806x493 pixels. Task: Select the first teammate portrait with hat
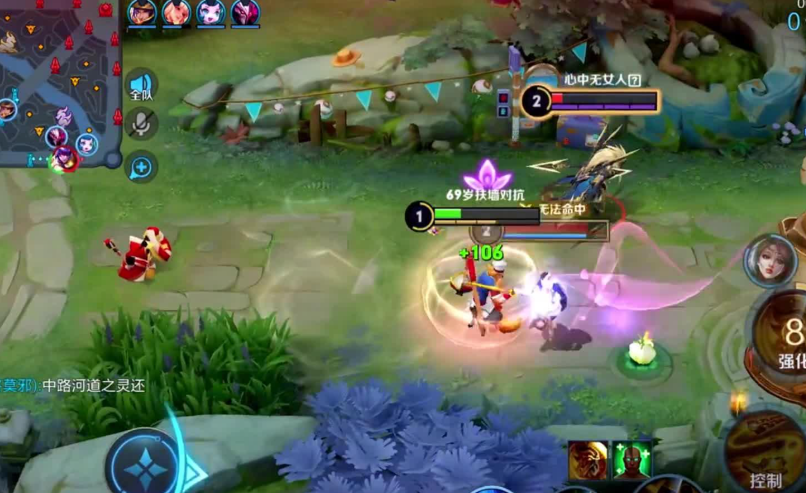coord(141,12)
